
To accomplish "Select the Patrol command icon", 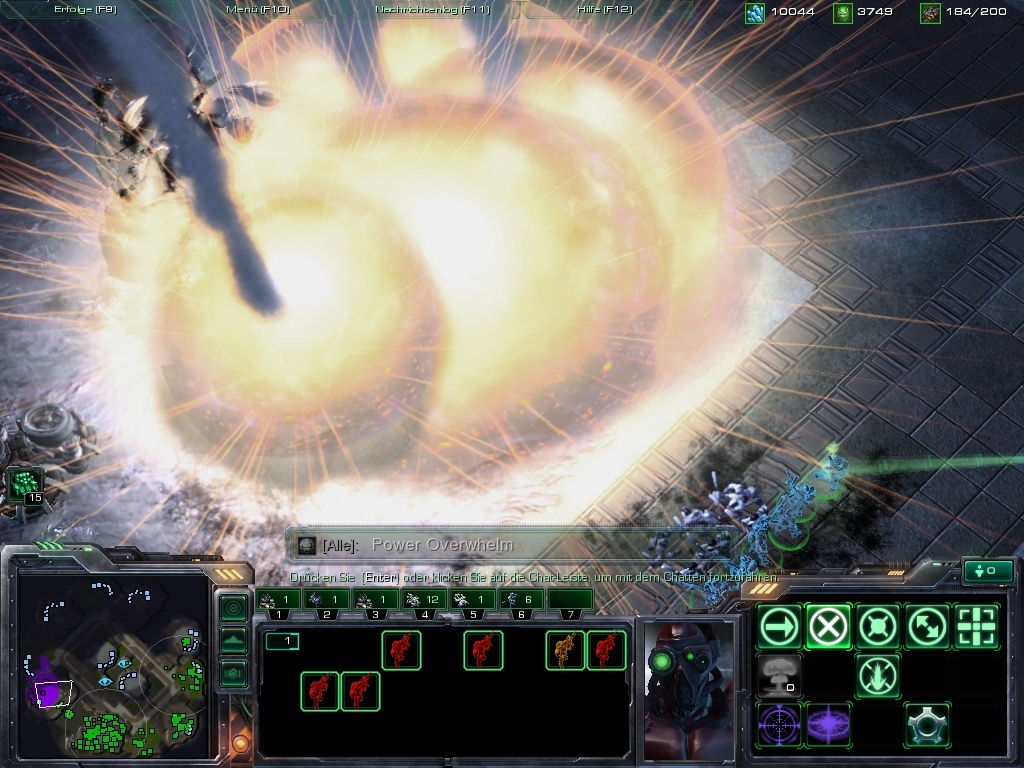I will coord(927,627).
